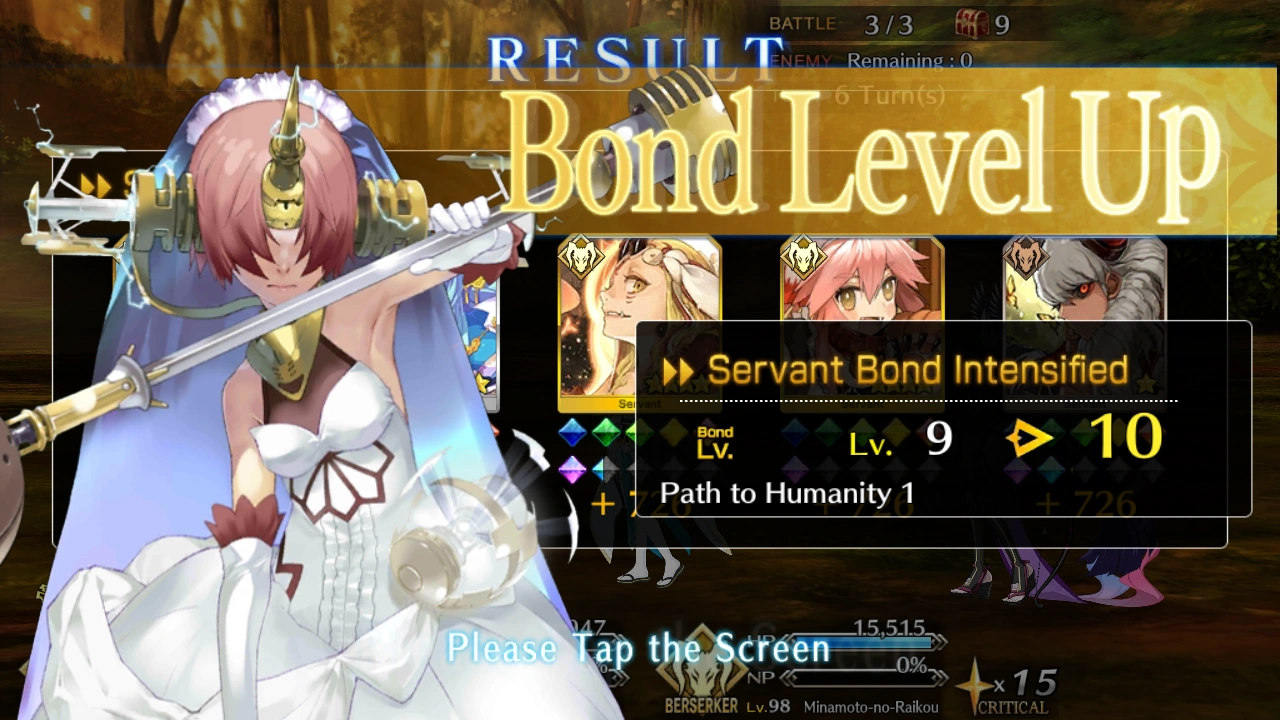1280x720 pixels.
Task: Click the class icon on the rightmost servant portrait
Action: point(1028,257)
